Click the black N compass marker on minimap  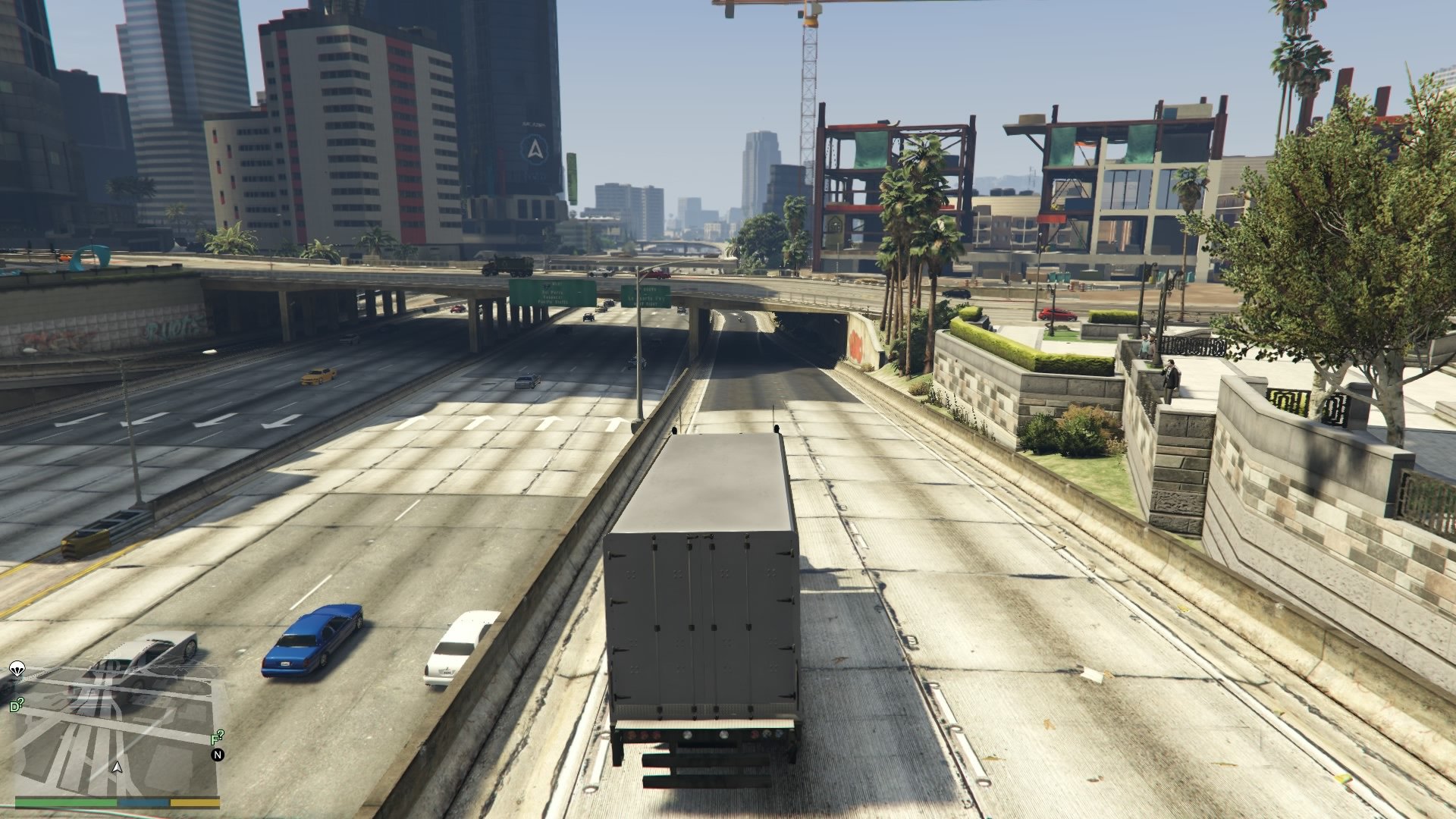point(218,755)
